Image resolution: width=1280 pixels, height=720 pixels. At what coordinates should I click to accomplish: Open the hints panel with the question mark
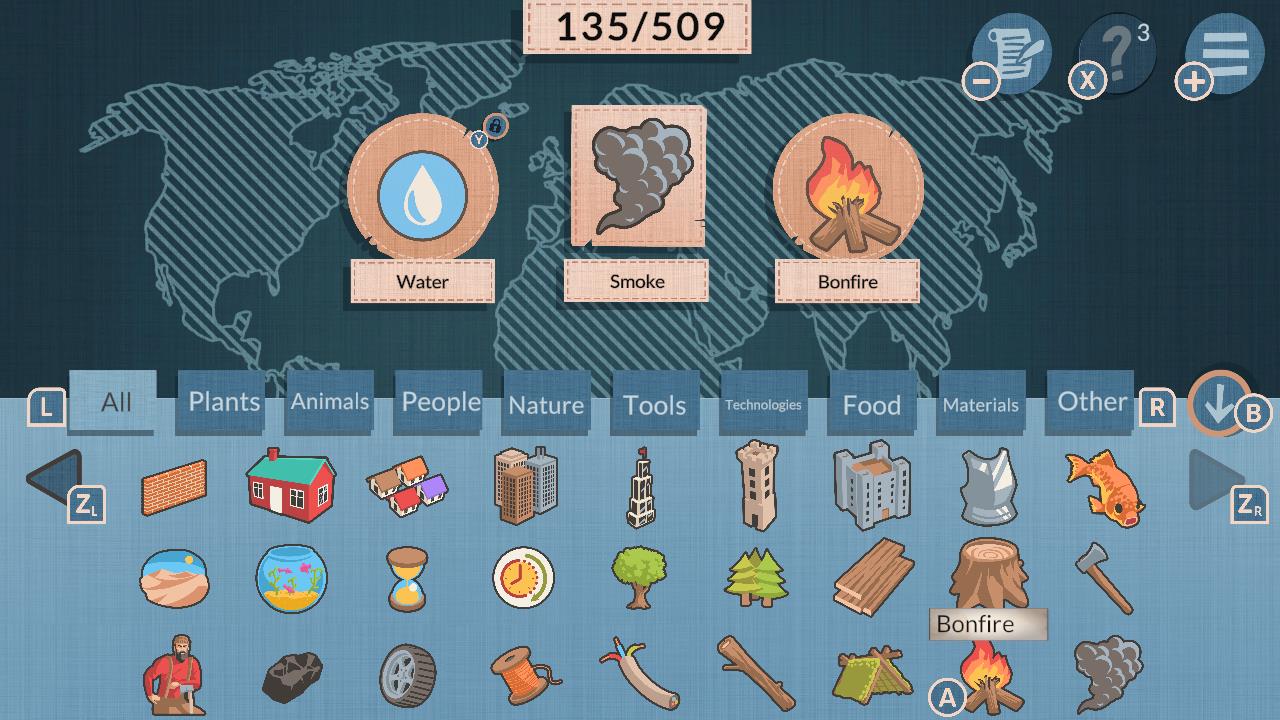pos(1113,55)
